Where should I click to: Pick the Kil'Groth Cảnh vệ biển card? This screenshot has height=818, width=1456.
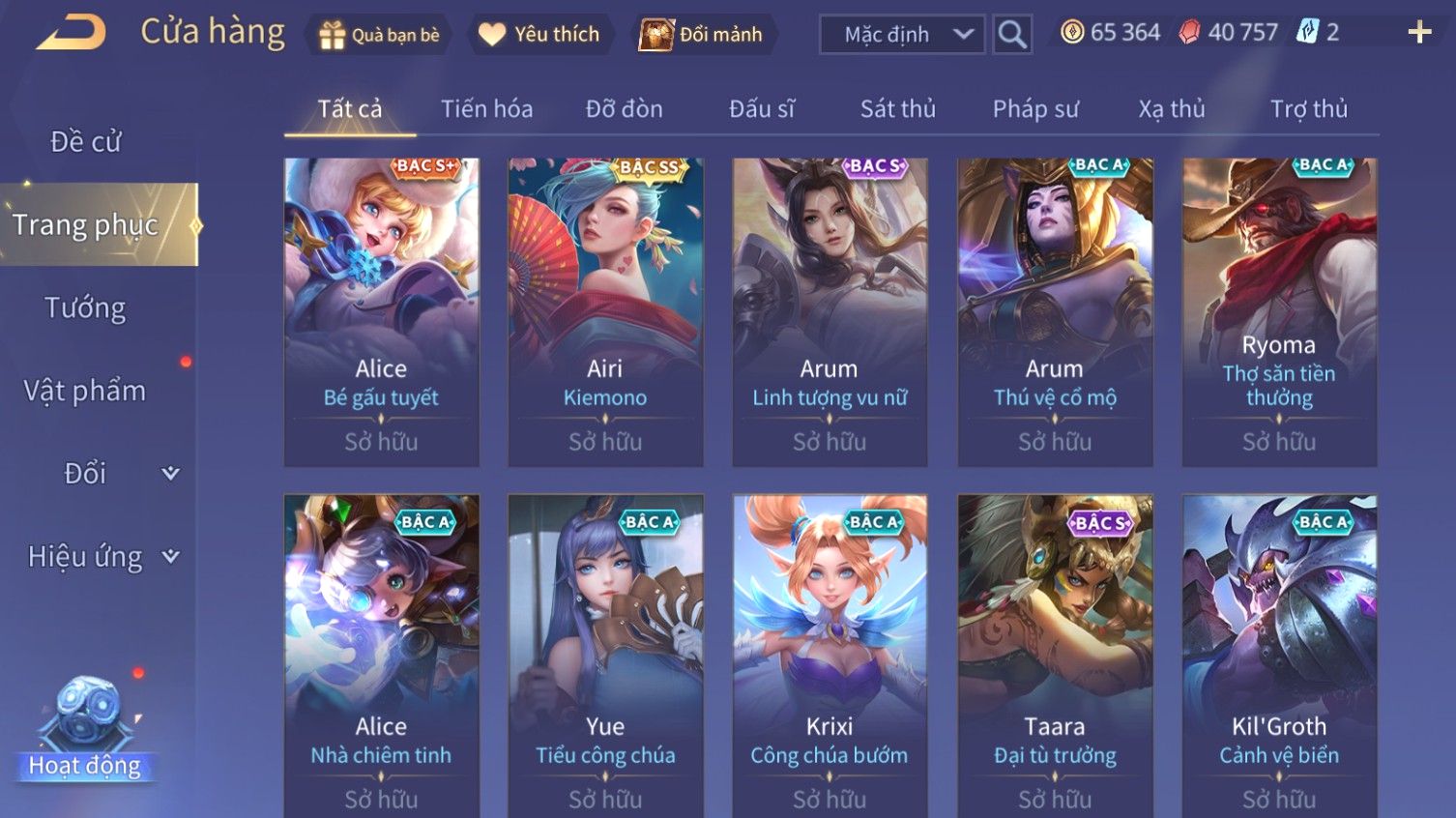(1278, 656)
